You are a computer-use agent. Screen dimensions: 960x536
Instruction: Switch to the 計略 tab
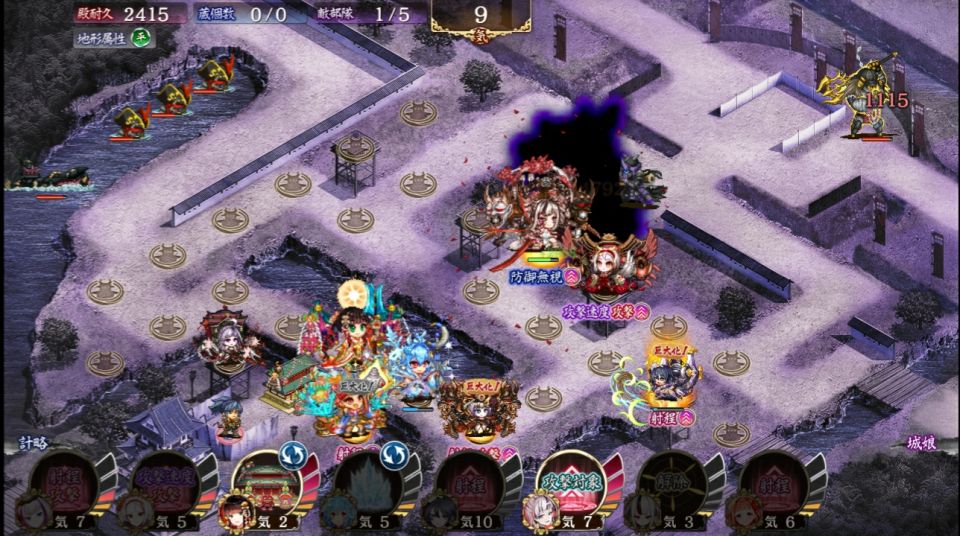tap(33, 443)
